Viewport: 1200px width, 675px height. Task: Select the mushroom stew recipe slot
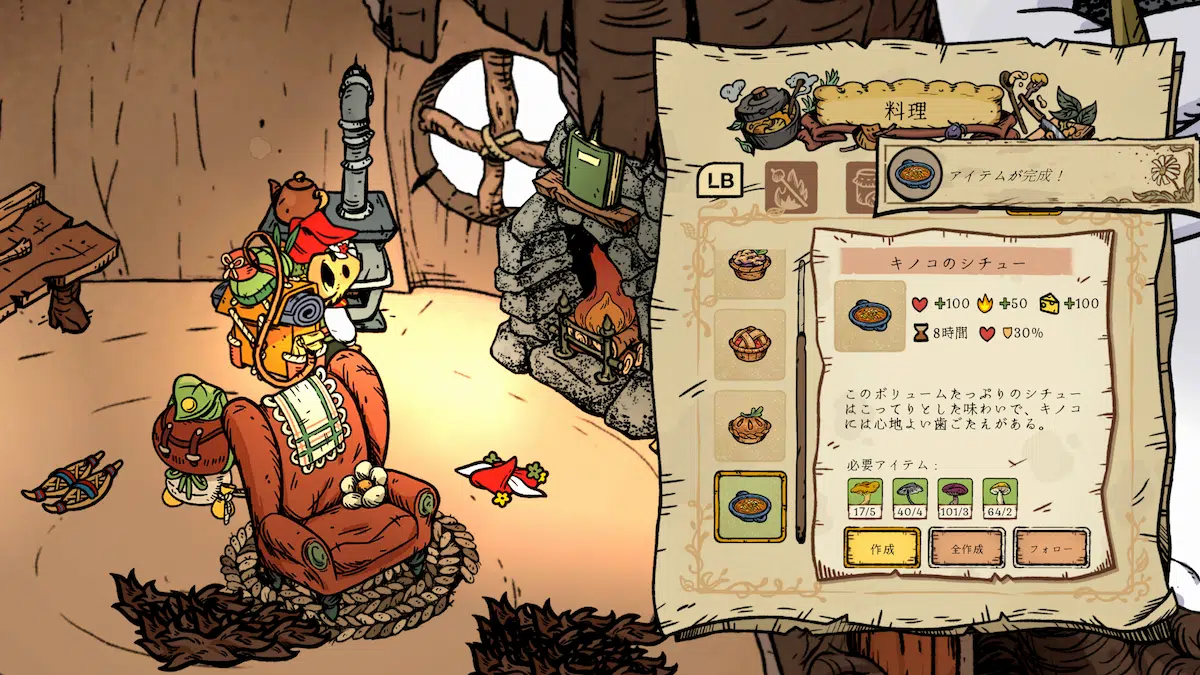(749, 506)
